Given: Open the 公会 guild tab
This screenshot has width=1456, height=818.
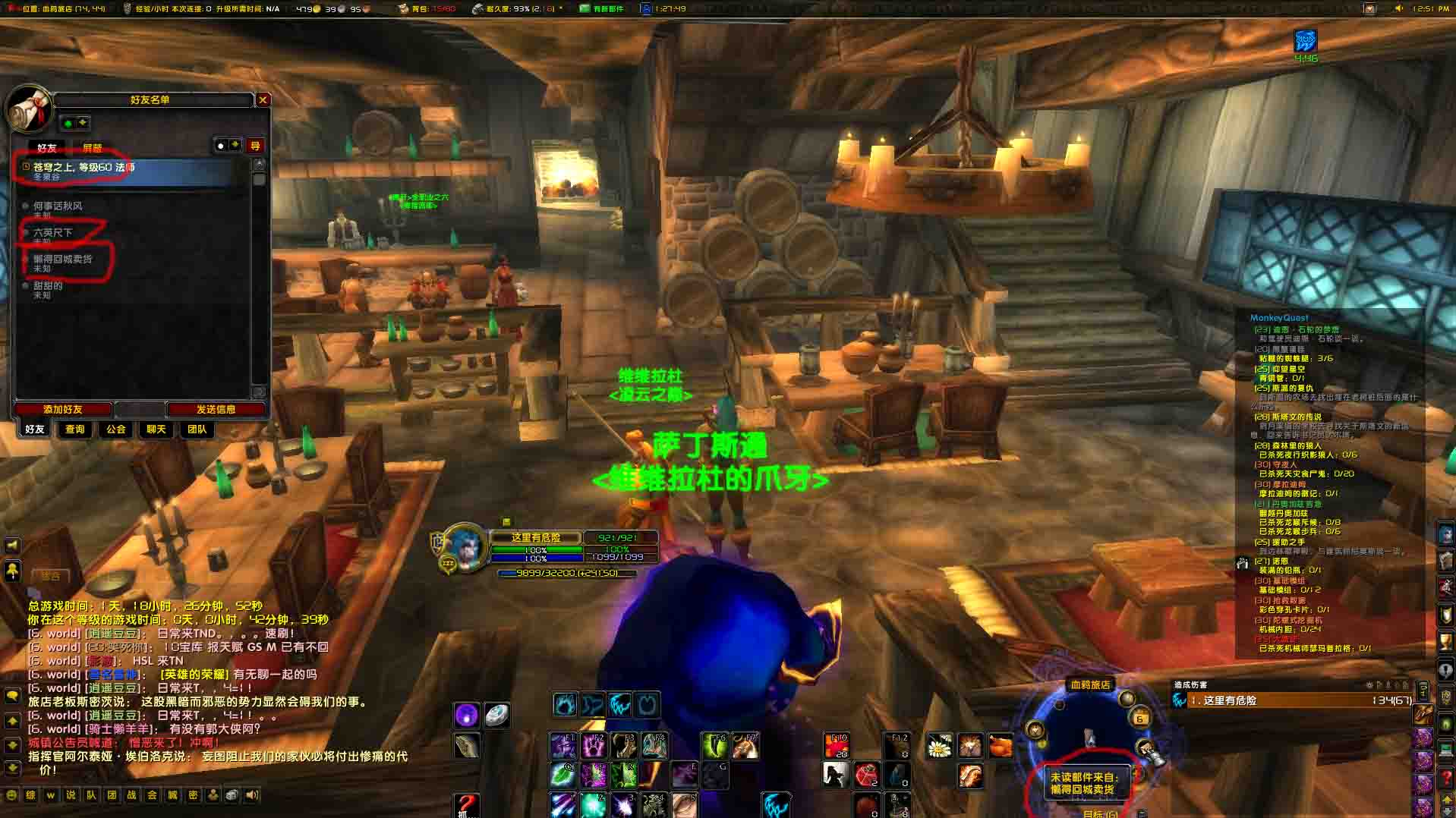Looking at the screenshot, I should tap(116, 429).
